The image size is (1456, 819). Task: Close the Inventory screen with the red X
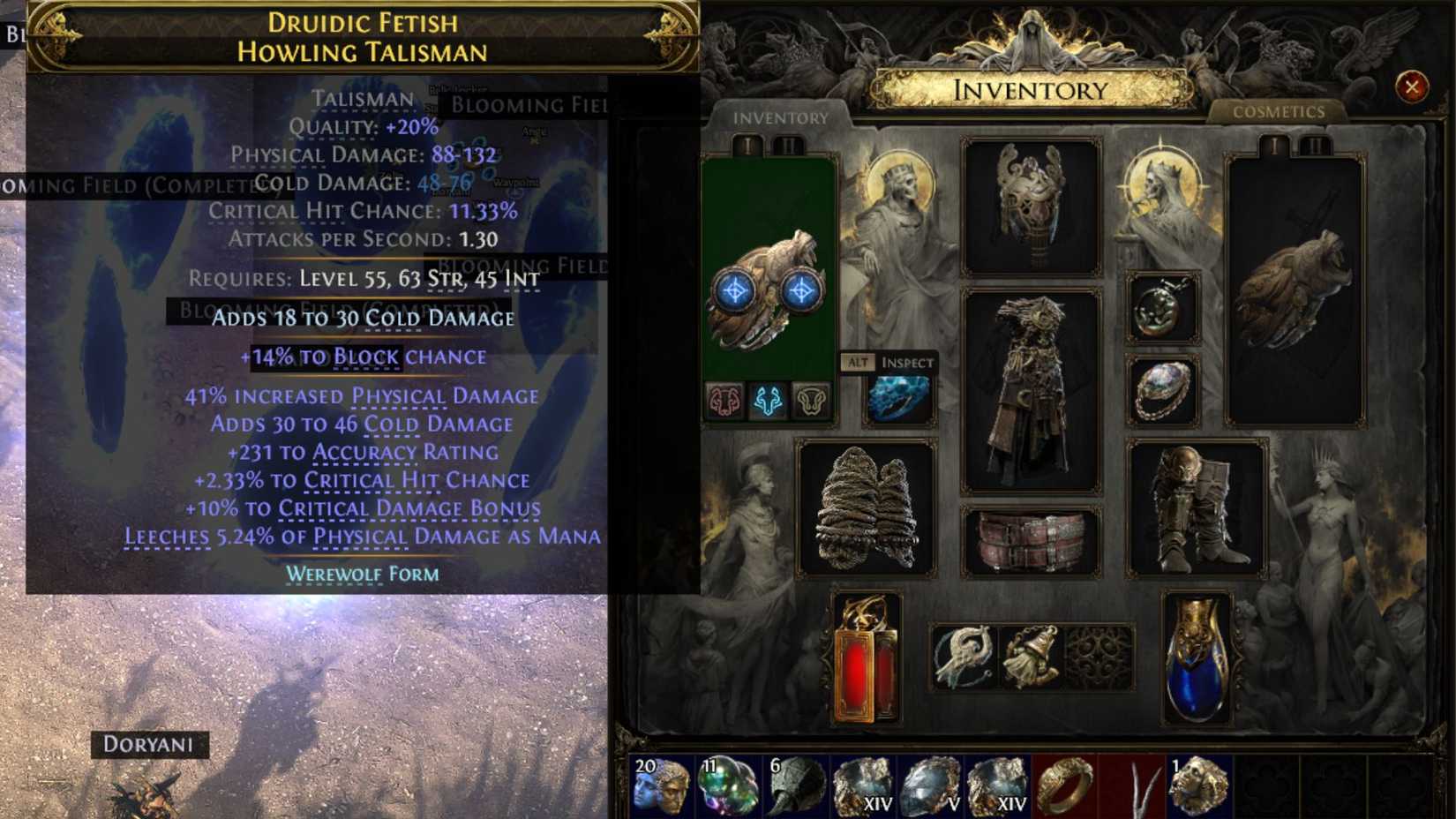[x=1413, y=85]
